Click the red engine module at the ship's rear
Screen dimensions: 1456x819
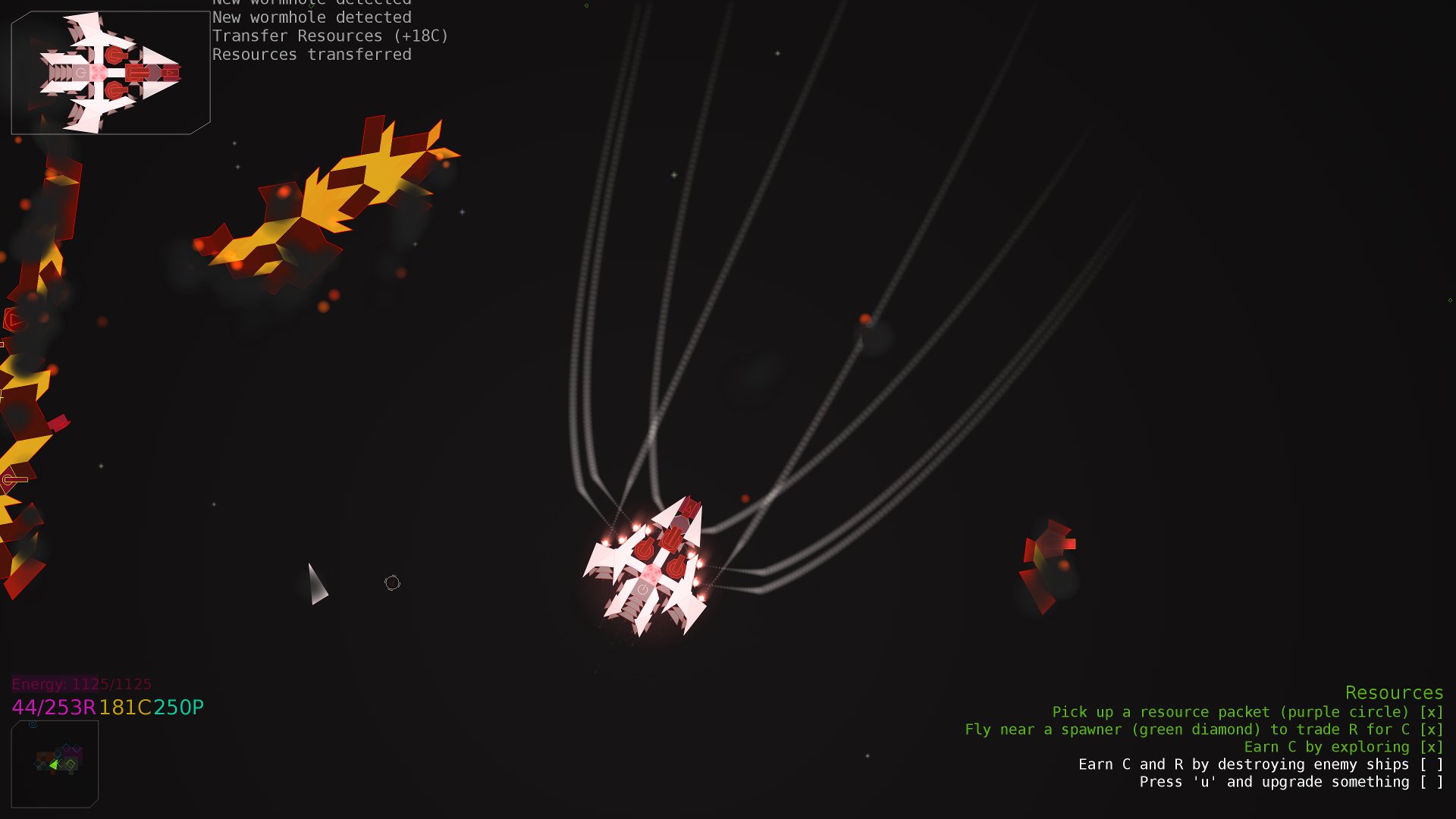(171, 72)
